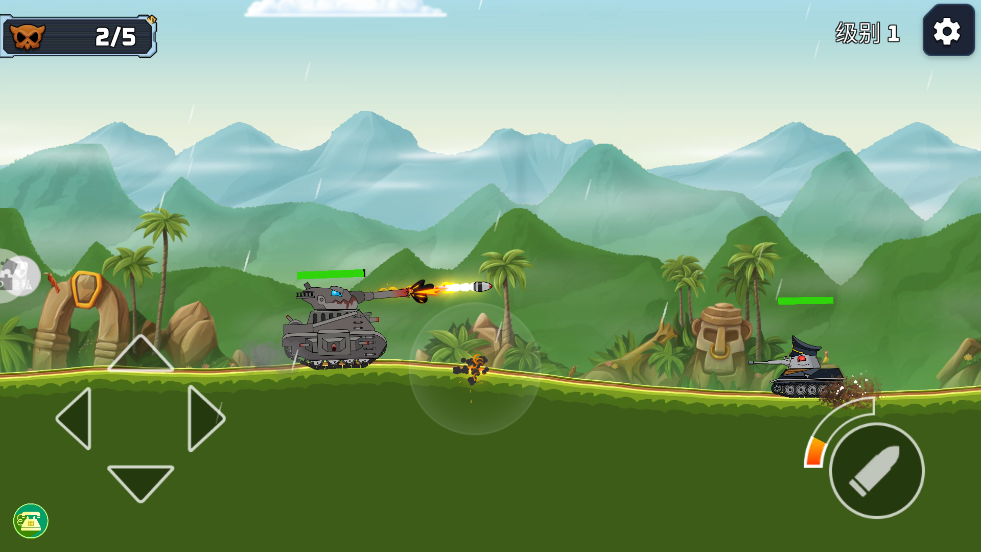Screen dimensions: 981x552
Task: Tap the down arrow on the d-pad
Action: tap(140, 482)
